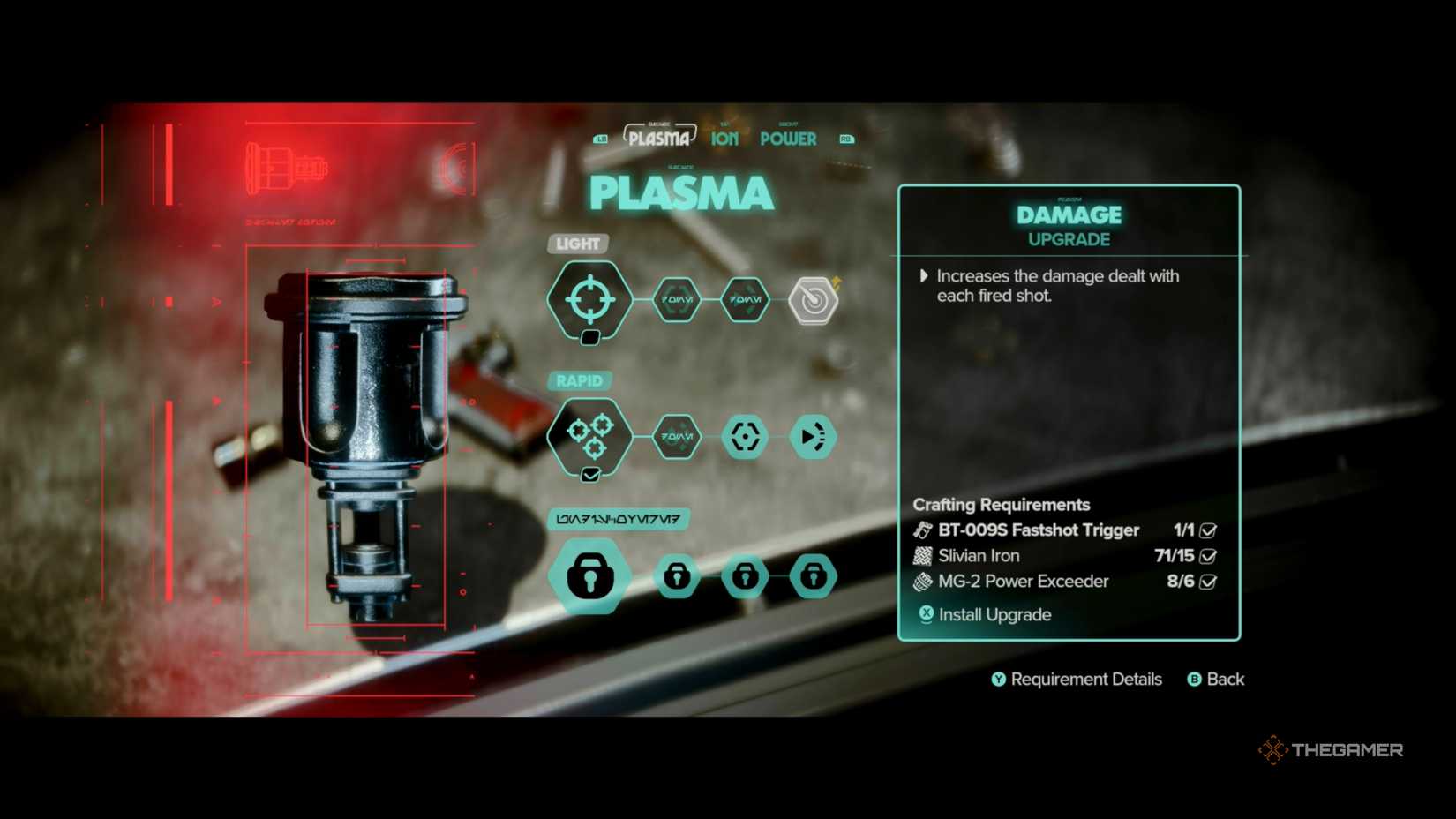Open the first Light perk node after targeting
The height and width of the screenshot is (819, 1456).
[676, 300]
